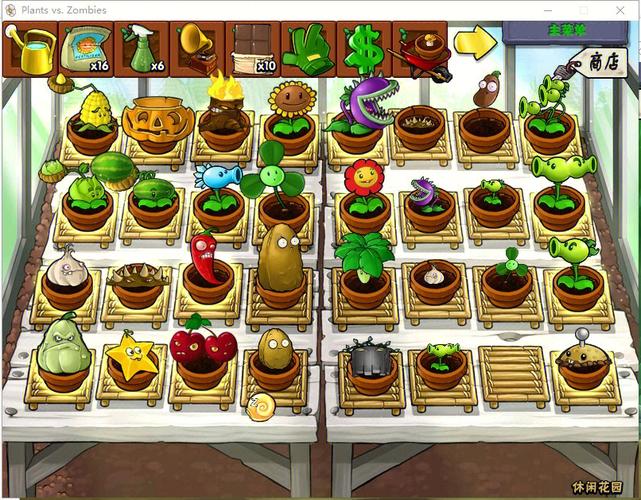The image size is (641, 500).
Task: Close the Plants vs. Zombies window
Action: pyautogui.click(x=621, y=9)
